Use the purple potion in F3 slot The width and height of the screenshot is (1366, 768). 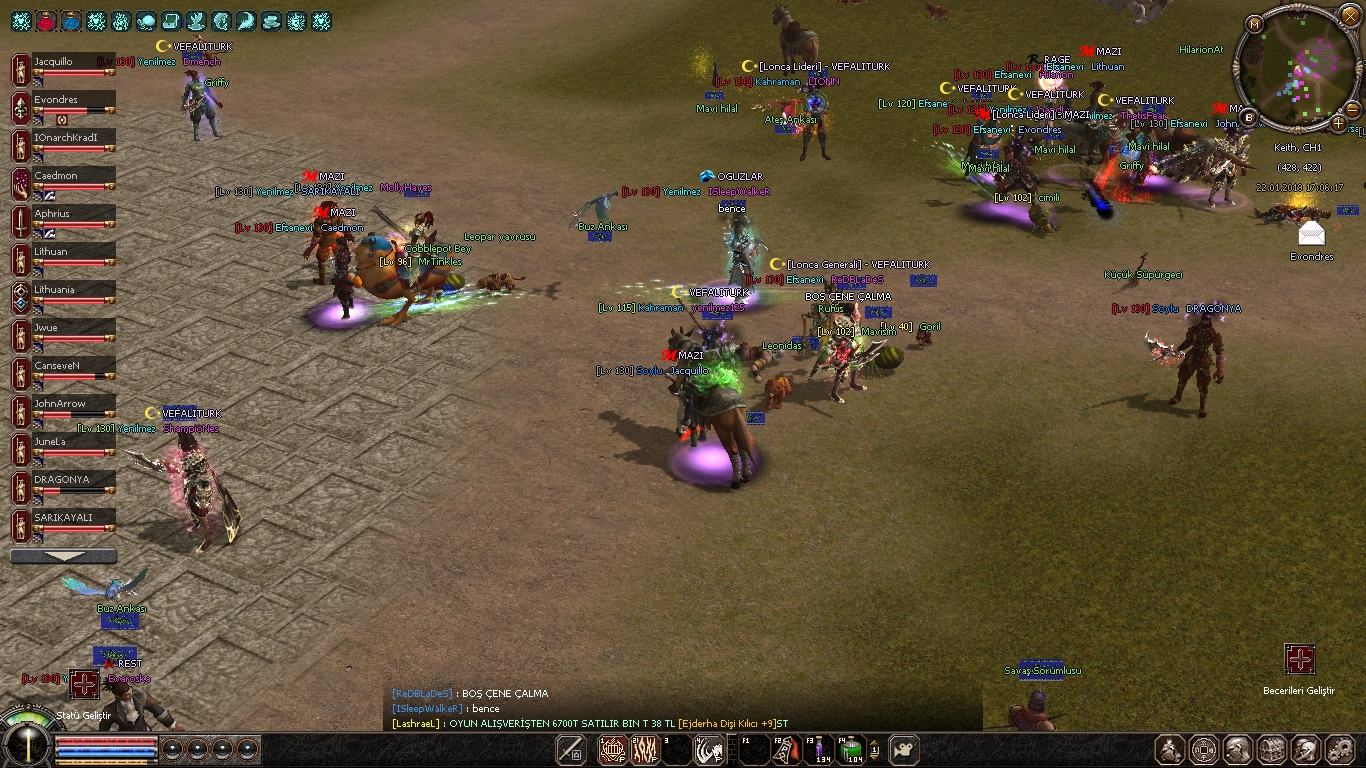819,749
